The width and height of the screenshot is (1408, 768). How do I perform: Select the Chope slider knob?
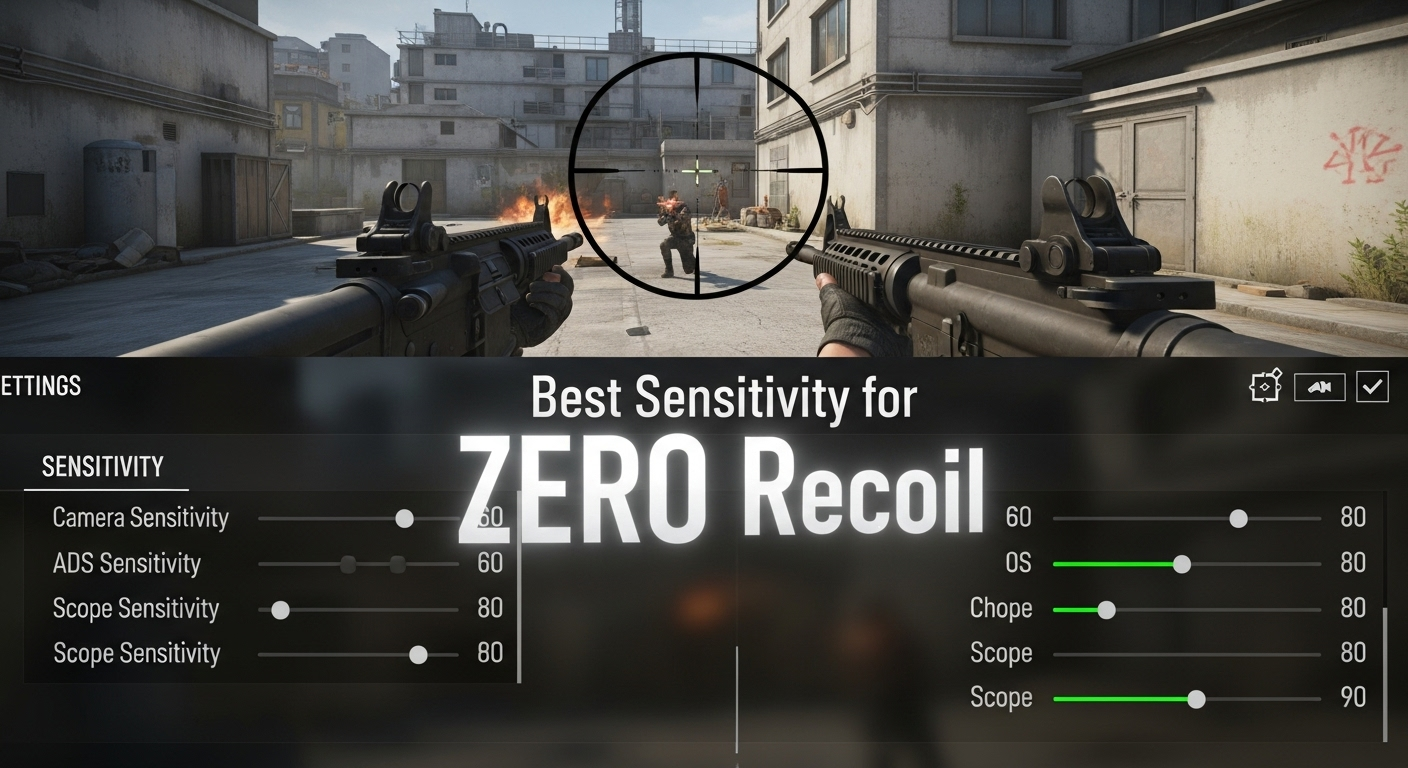point(1105,608)
